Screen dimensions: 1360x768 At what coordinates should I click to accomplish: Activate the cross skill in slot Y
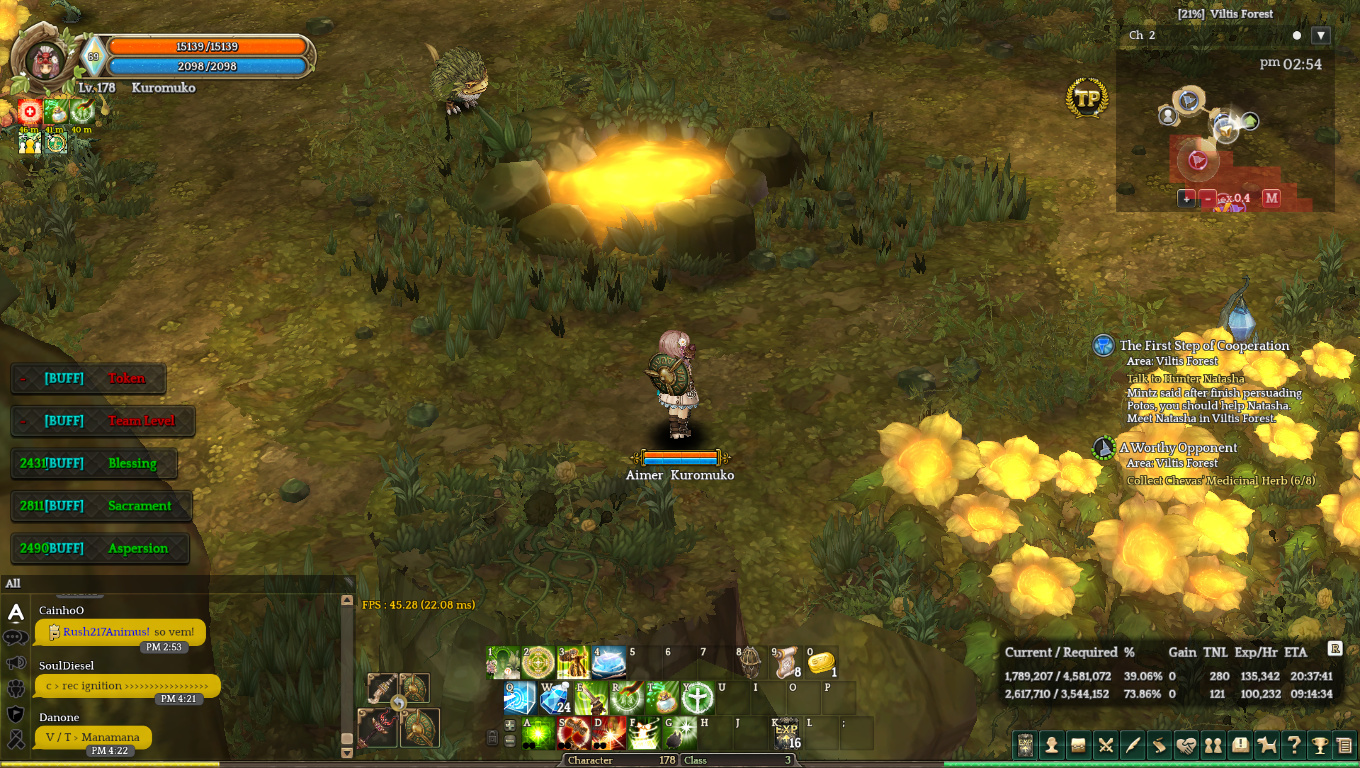697,697
